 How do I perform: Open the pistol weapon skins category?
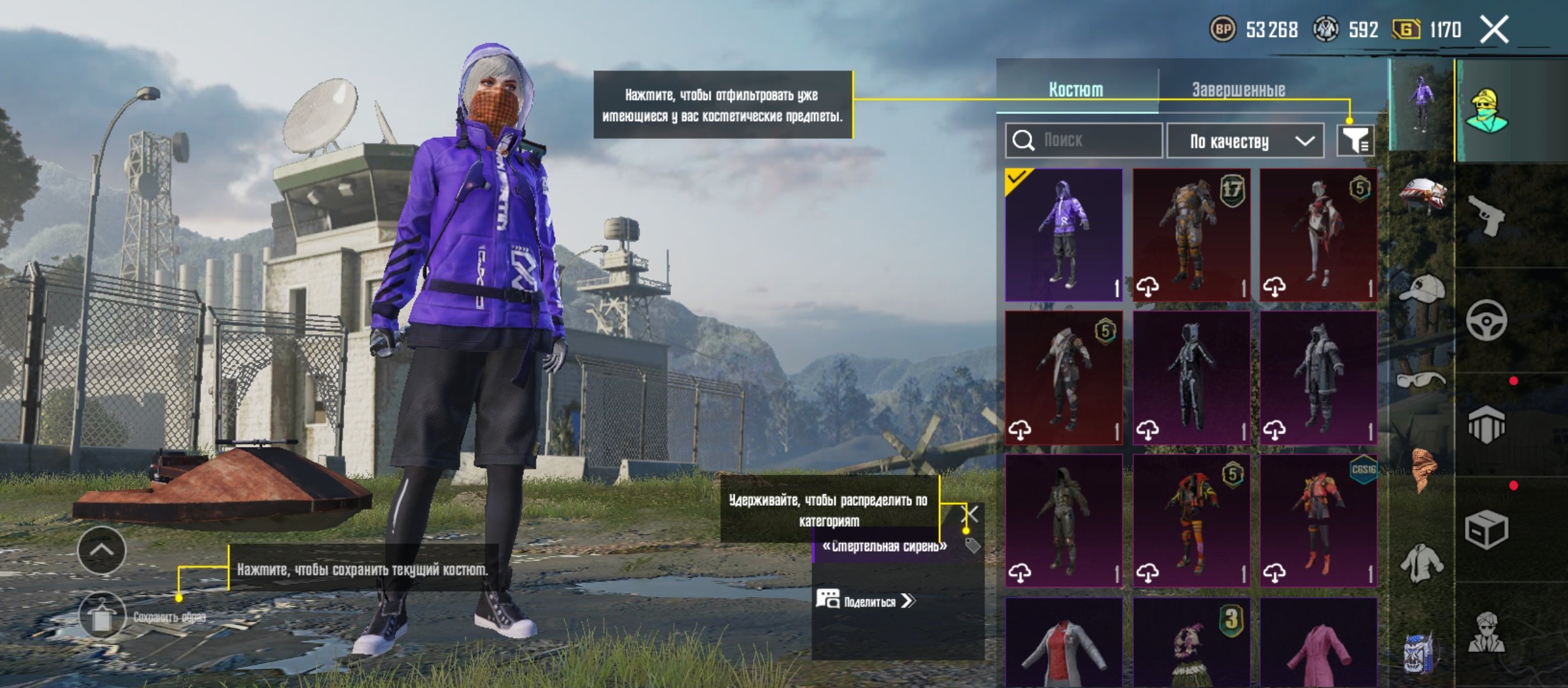pyautogui.click(x=1486, y=215)
